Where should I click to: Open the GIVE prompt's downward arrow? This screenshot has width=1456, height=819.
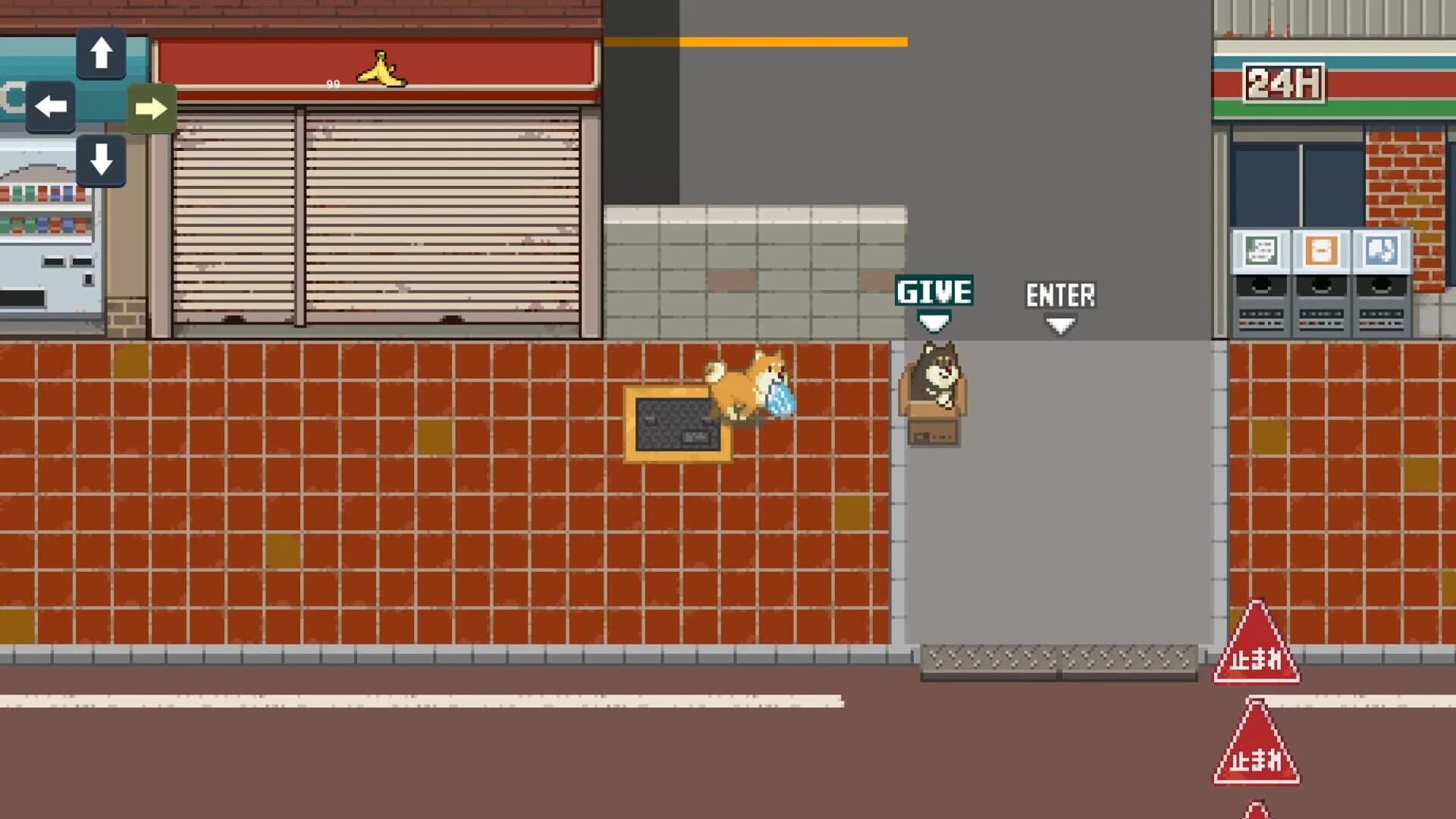[x=934, y=323]
